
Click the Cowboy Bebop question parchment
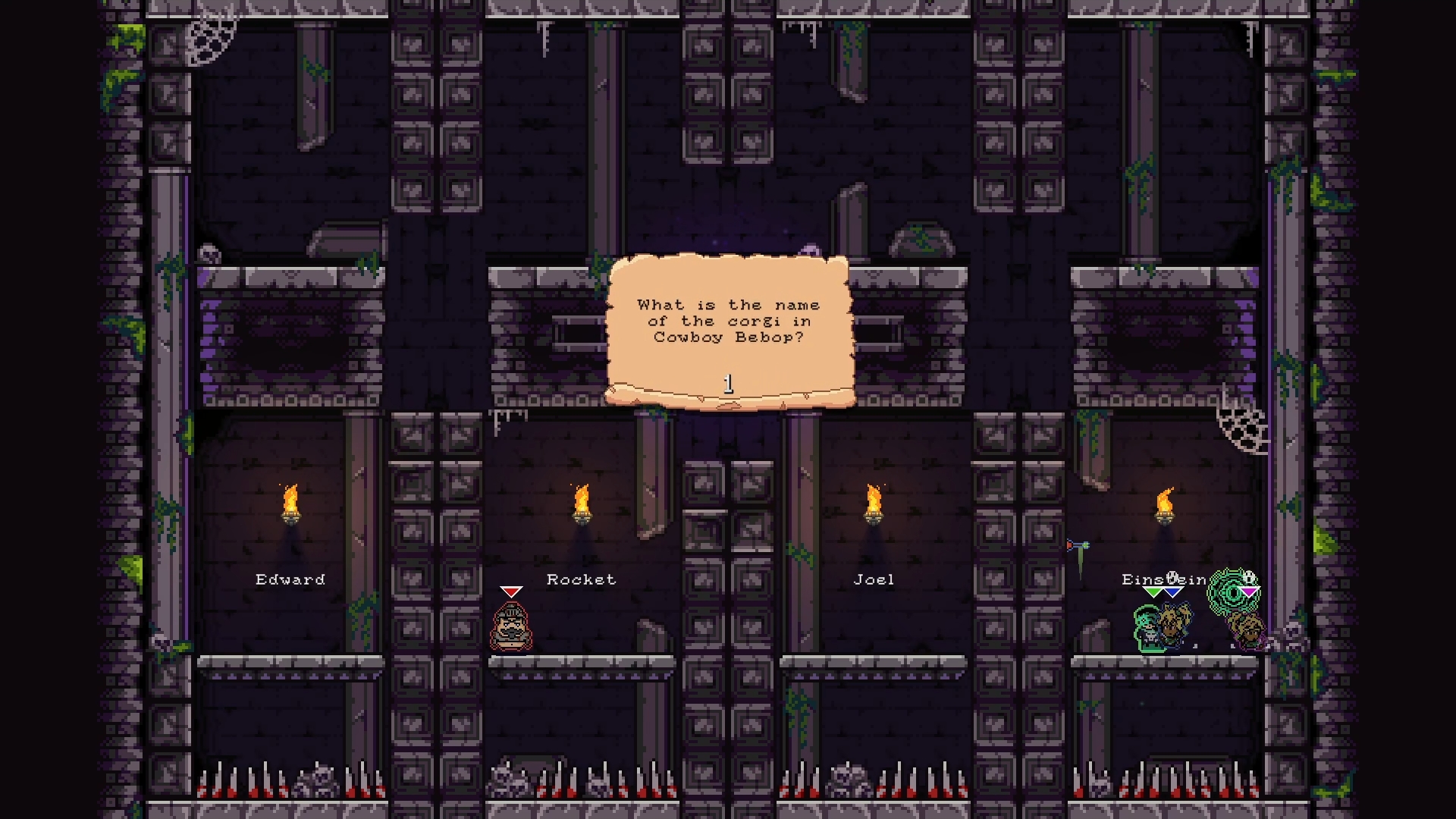(730, 326)
